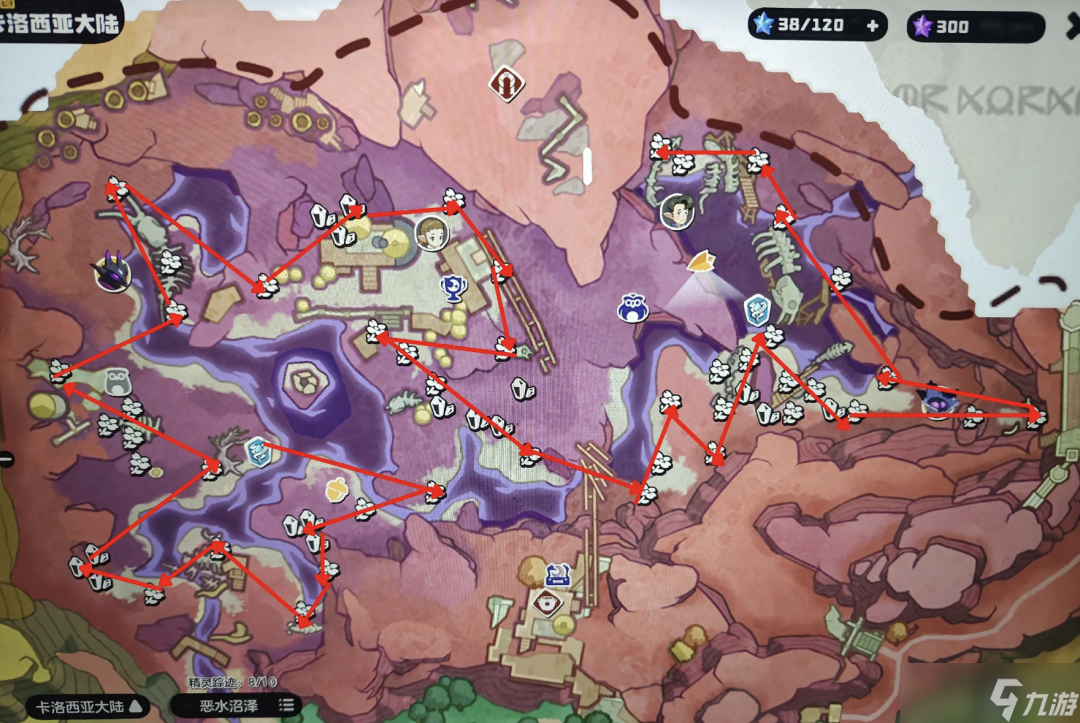This screenshot has width=1080, height=723.
Task: Click the blue printer-shaped marker
Action: 558,574
